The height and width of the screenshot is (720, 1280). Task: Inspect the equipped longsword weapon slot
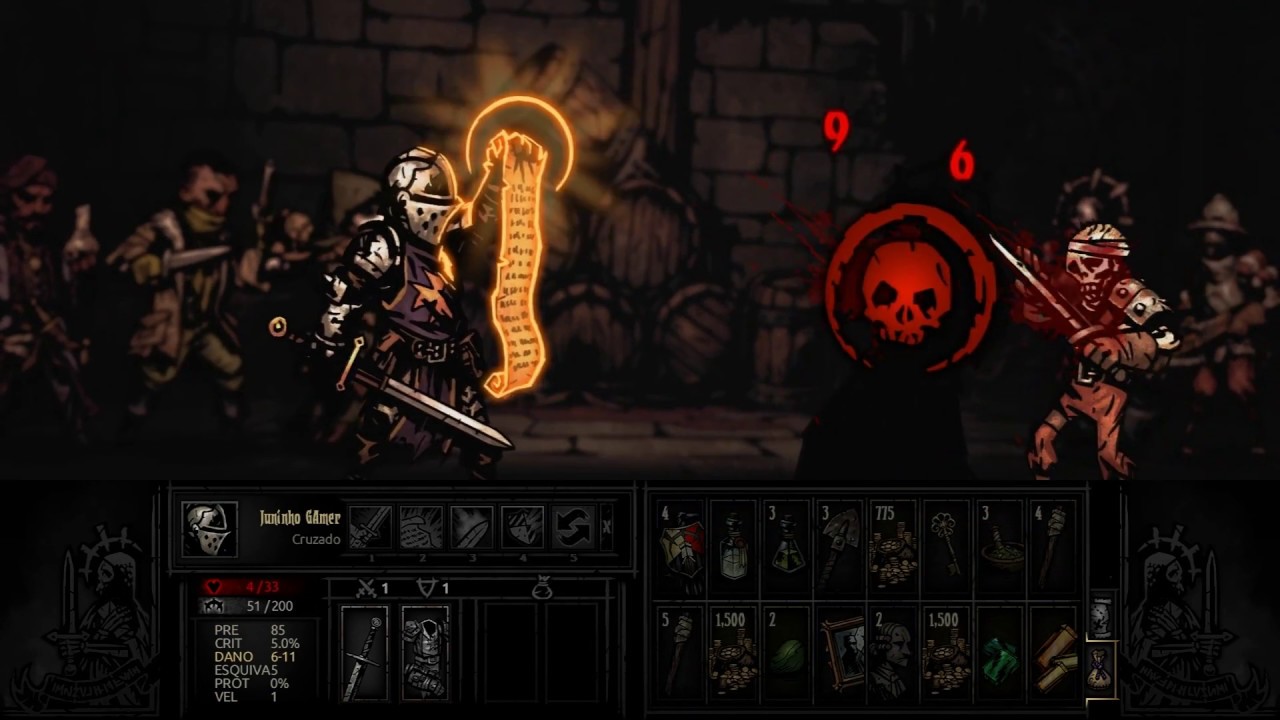pos(364,653)
